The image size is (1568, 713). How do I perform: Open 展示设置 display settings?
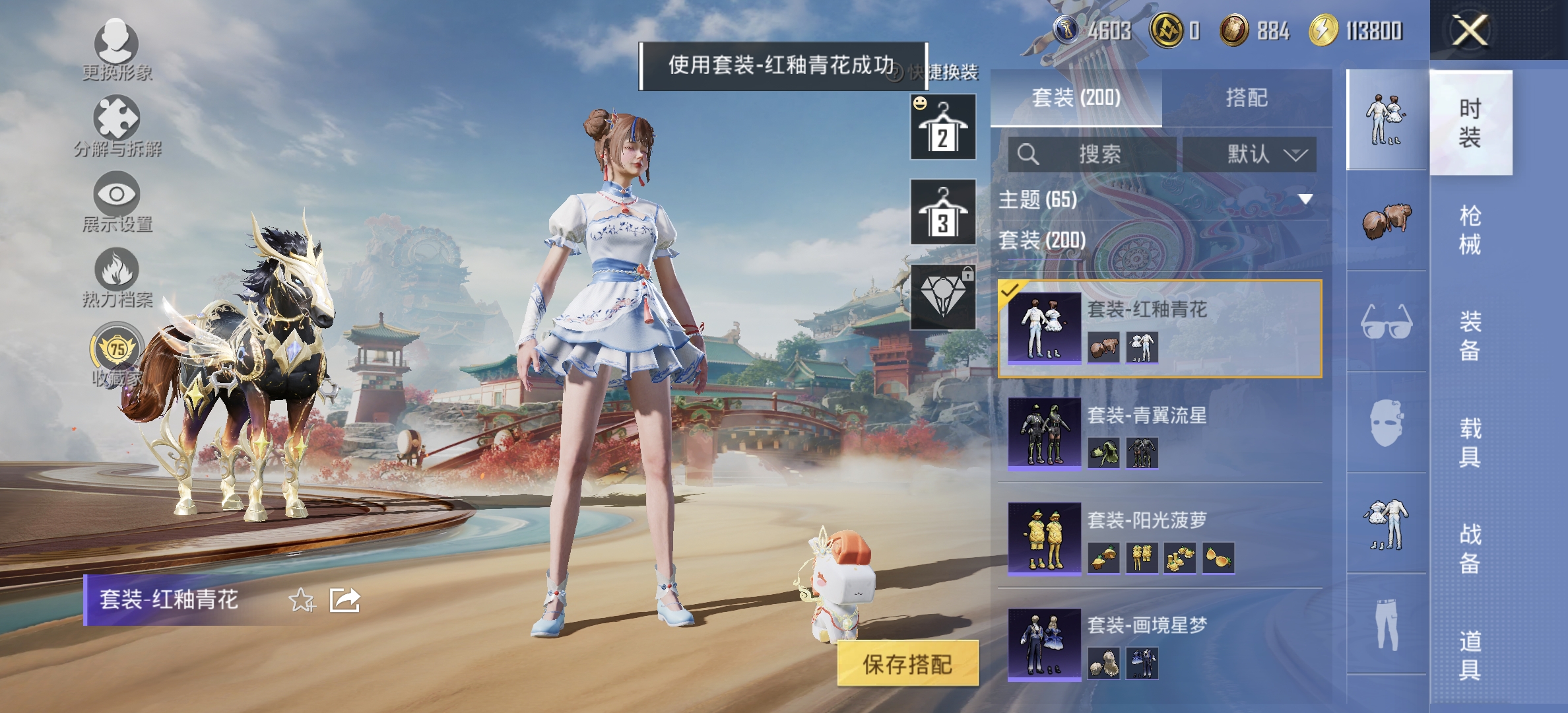point(115,195)
